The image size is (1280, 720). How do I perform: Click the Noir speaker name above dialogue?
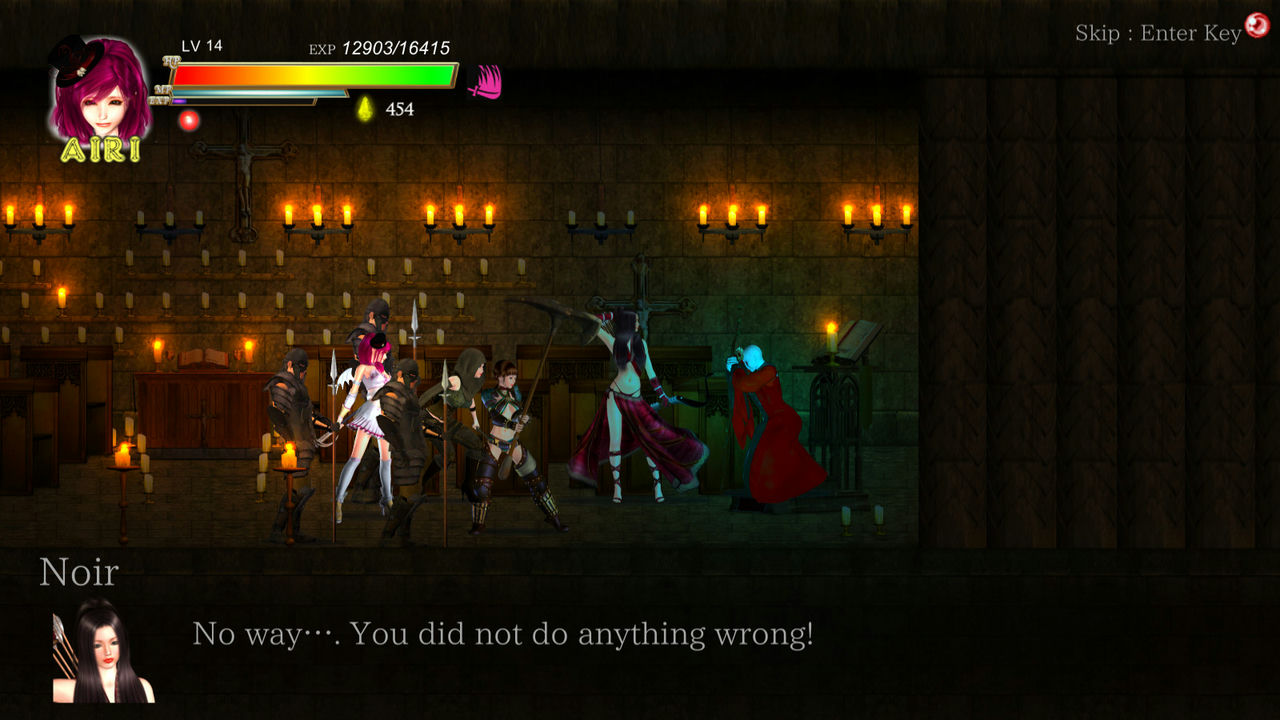click(79, 572)
